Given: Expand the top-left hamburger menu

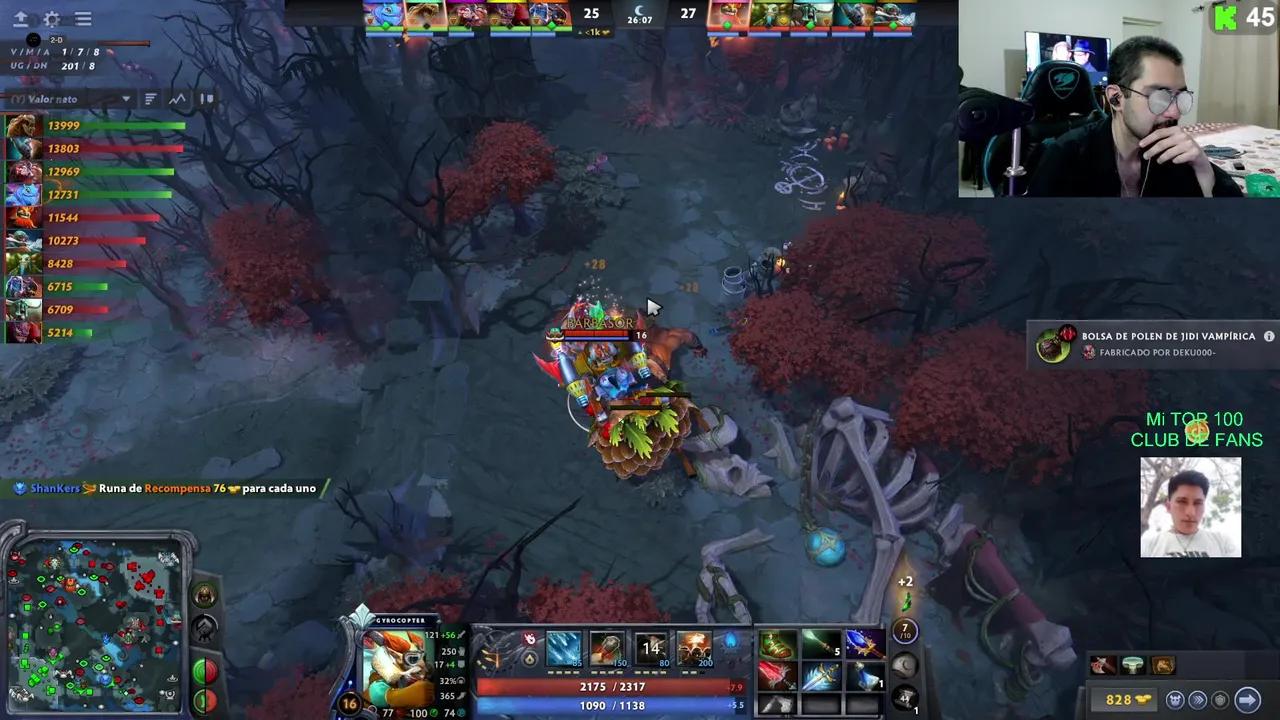Looking at the screenshot, I should pyautogui.click(x=83, y=18).
